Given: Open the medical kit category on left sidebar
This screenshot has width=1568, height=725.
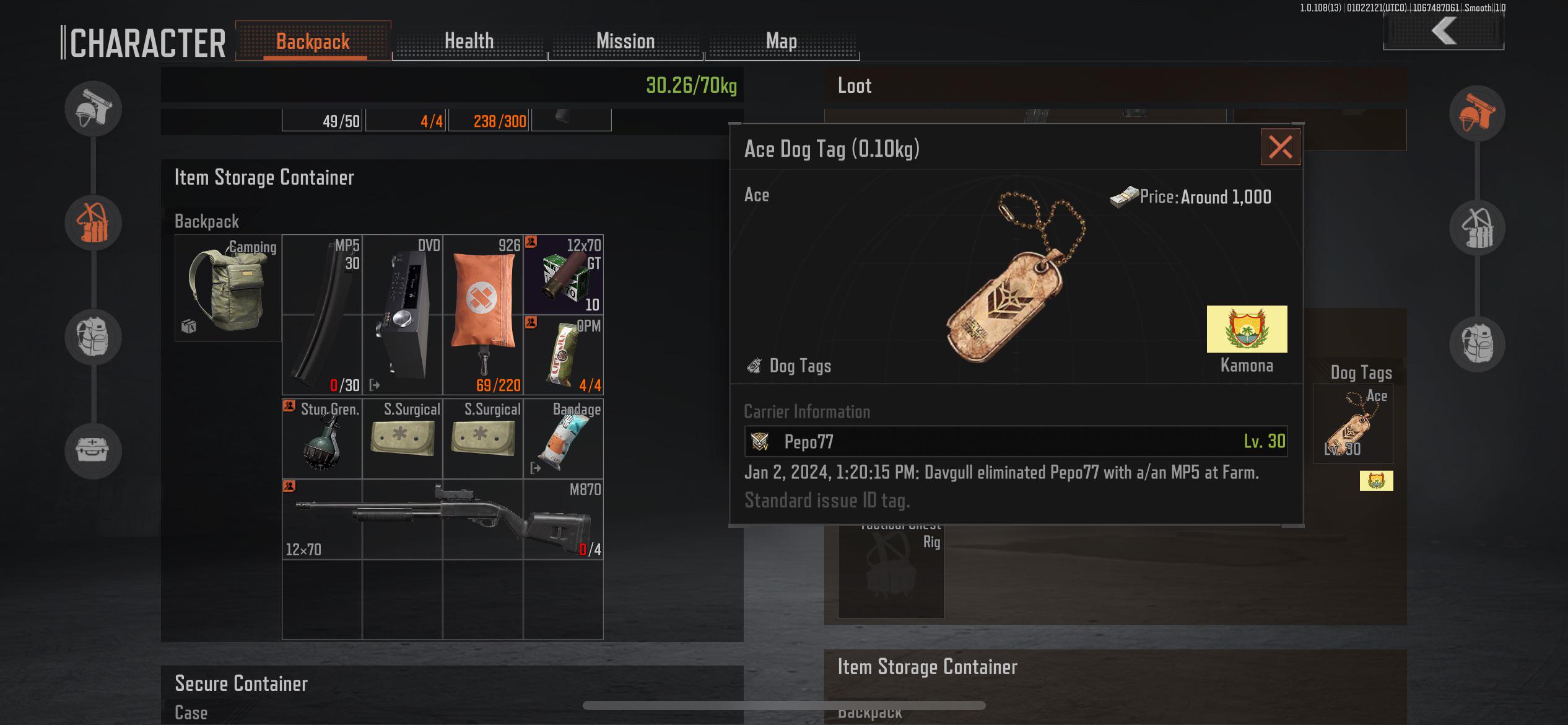Looking at the screenshot, I should click(93, 450).
